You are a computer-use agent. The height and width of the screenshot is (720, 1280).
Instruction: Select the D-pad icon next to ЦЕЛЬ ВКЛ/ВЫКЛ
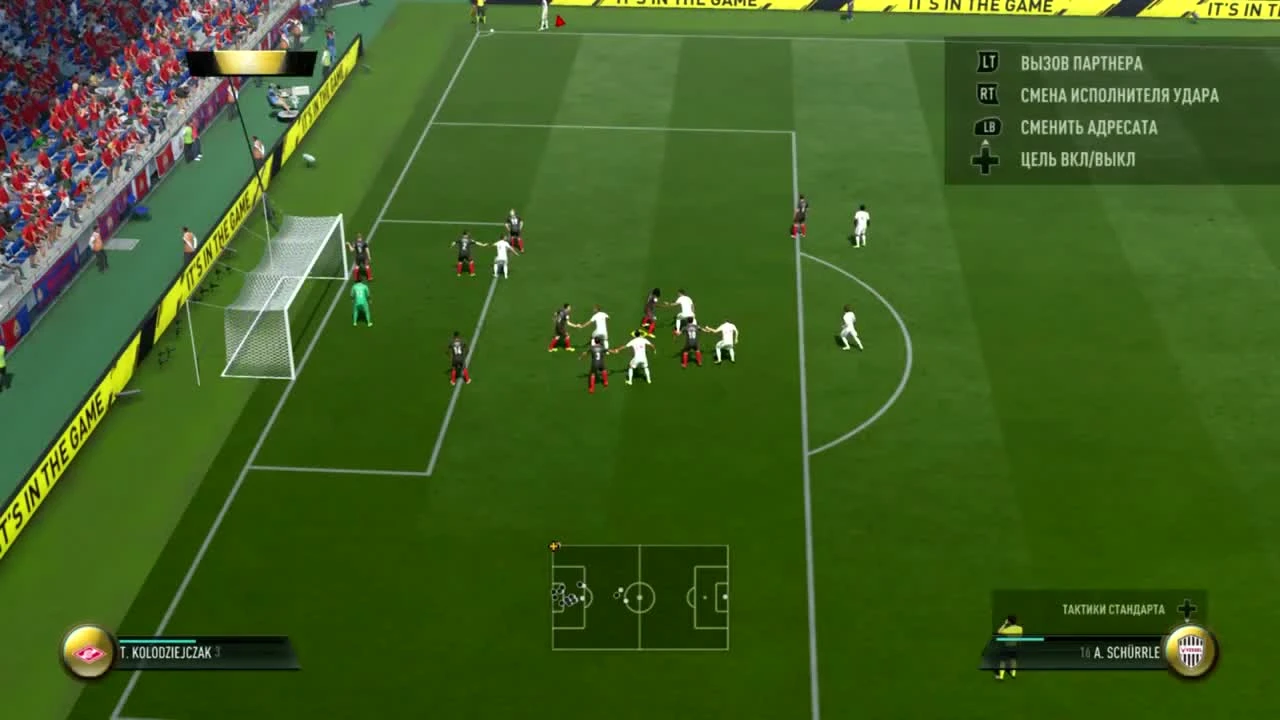(x=985, y=158)
